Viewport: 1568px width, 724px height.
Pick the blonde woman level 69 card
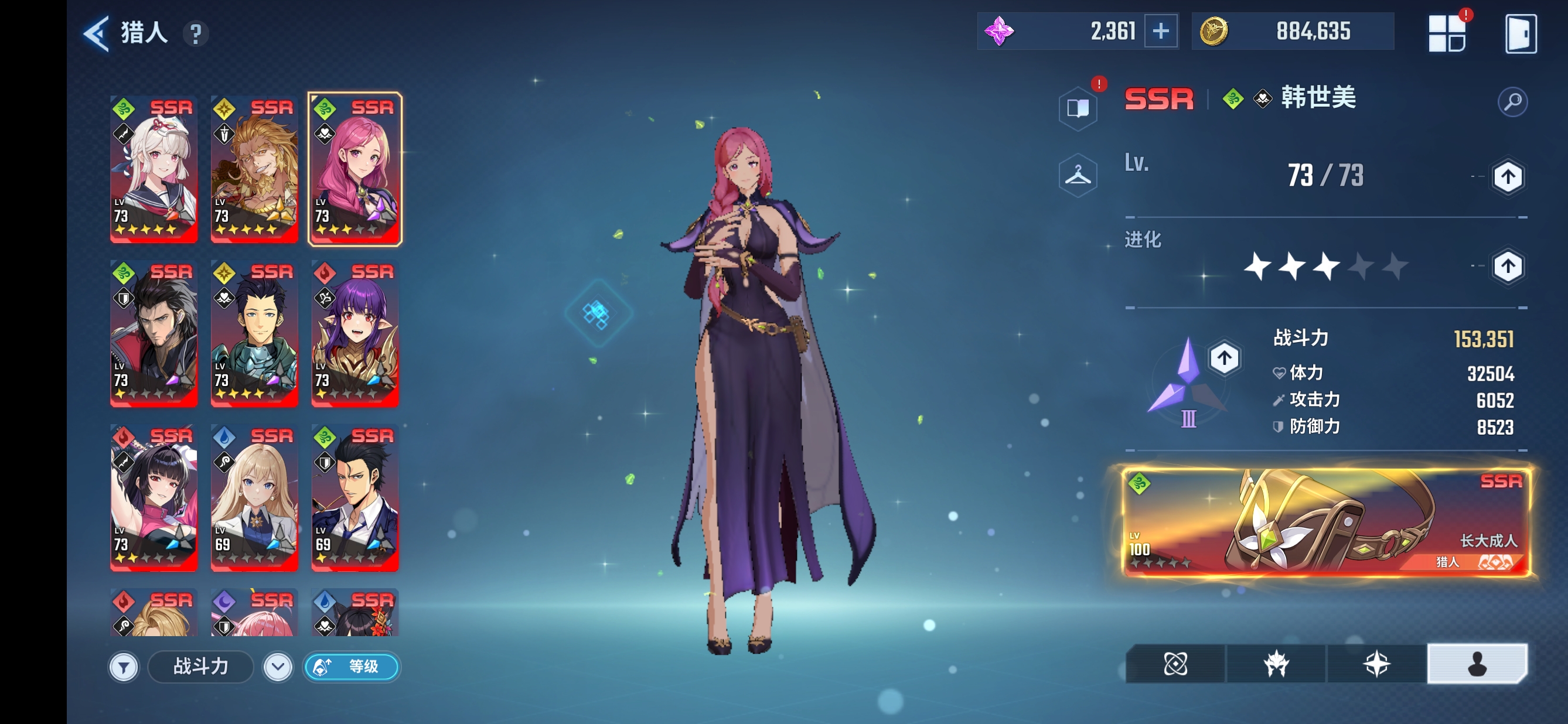point(254,497)
